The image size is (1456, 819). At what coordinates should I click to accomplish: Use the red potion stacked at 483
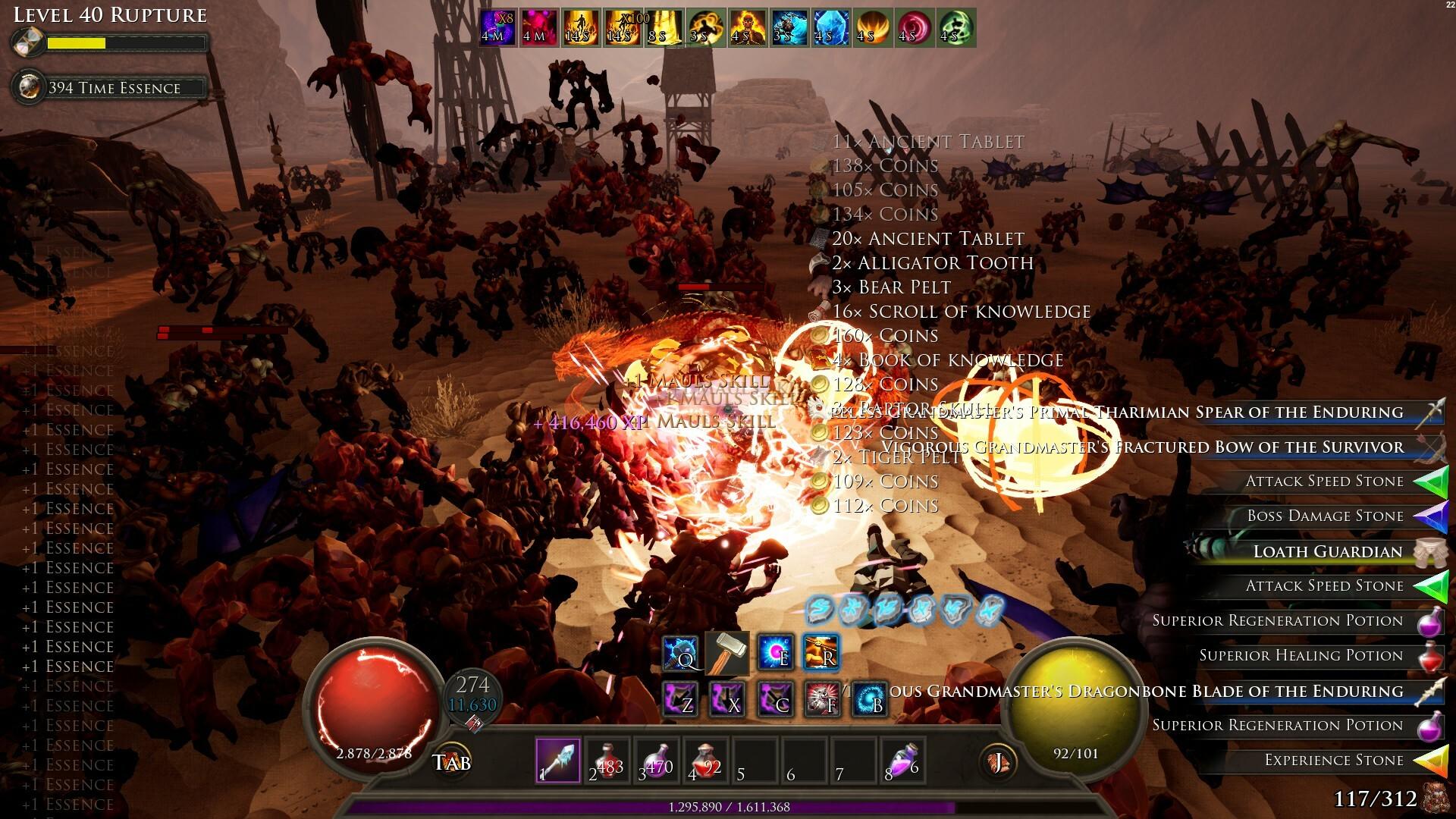pos(607,761)
